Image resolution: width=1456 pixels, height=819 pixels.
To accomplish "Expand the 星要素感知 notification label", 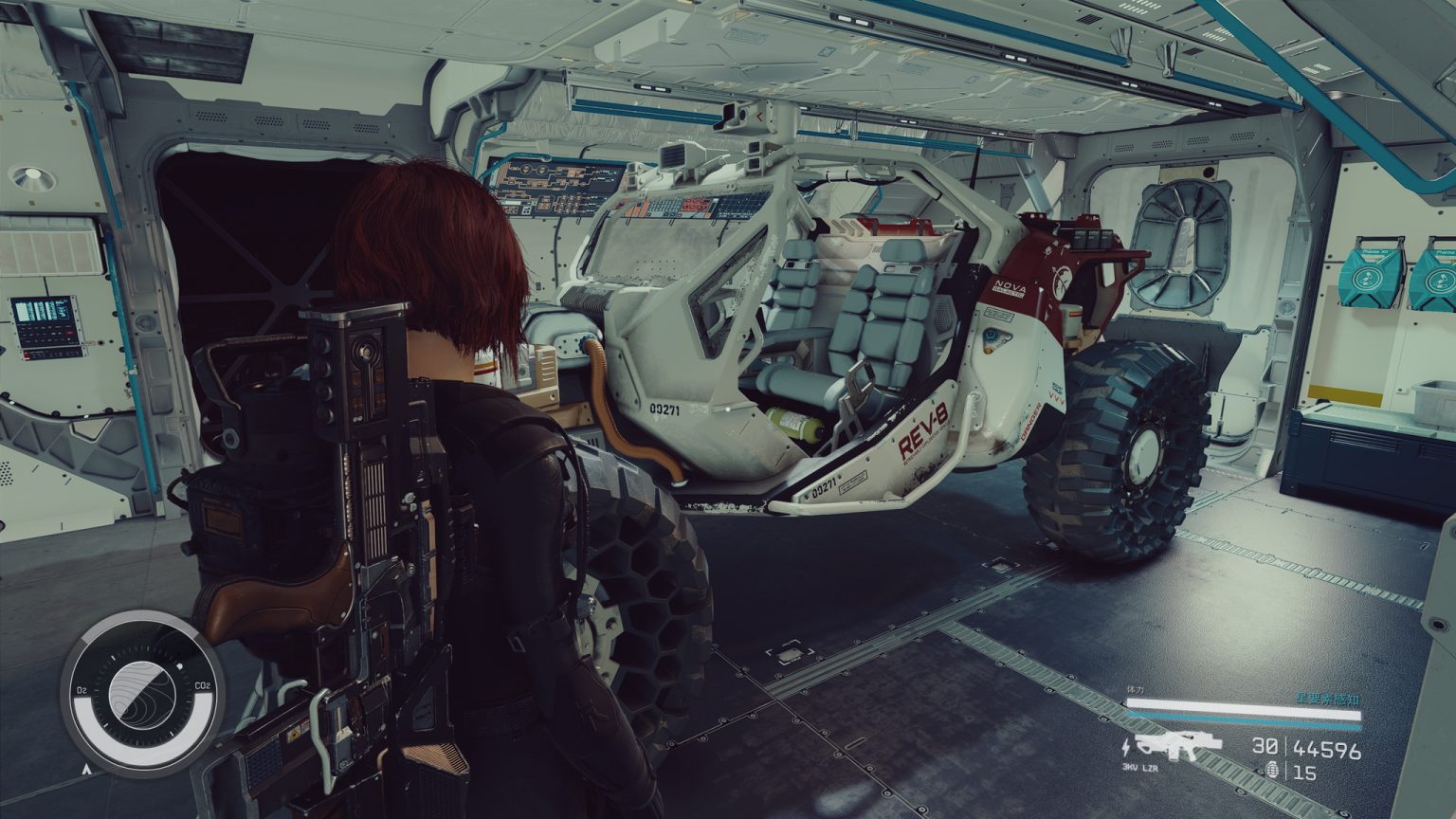I will 1327,700.
